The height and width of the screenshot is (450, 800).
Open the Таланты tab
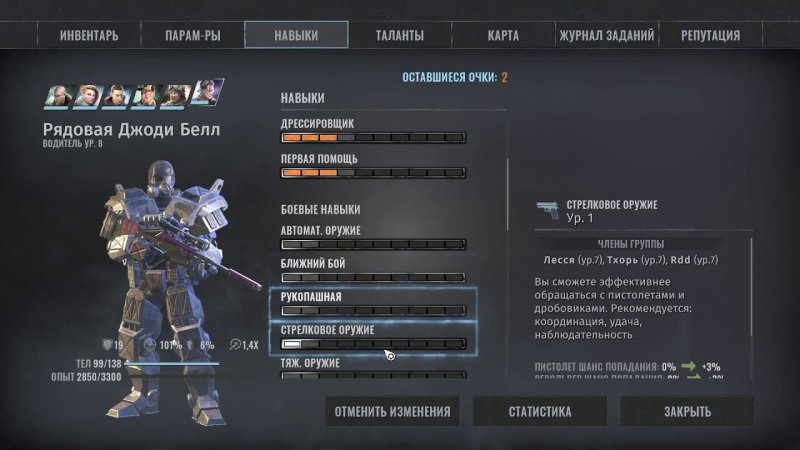click(400, 35)
